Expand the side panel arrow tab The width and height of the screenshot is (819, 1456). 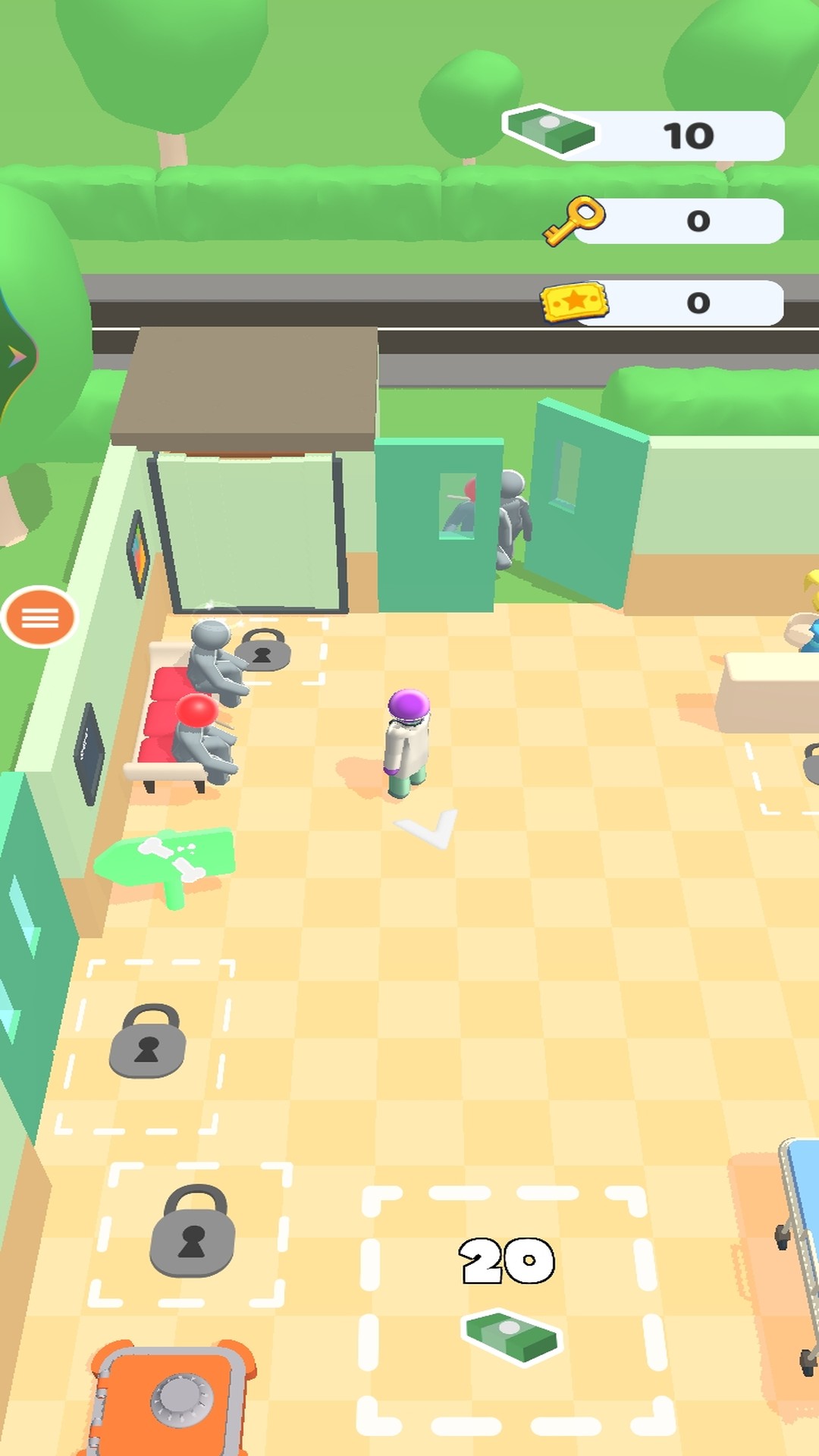(15, 356)
